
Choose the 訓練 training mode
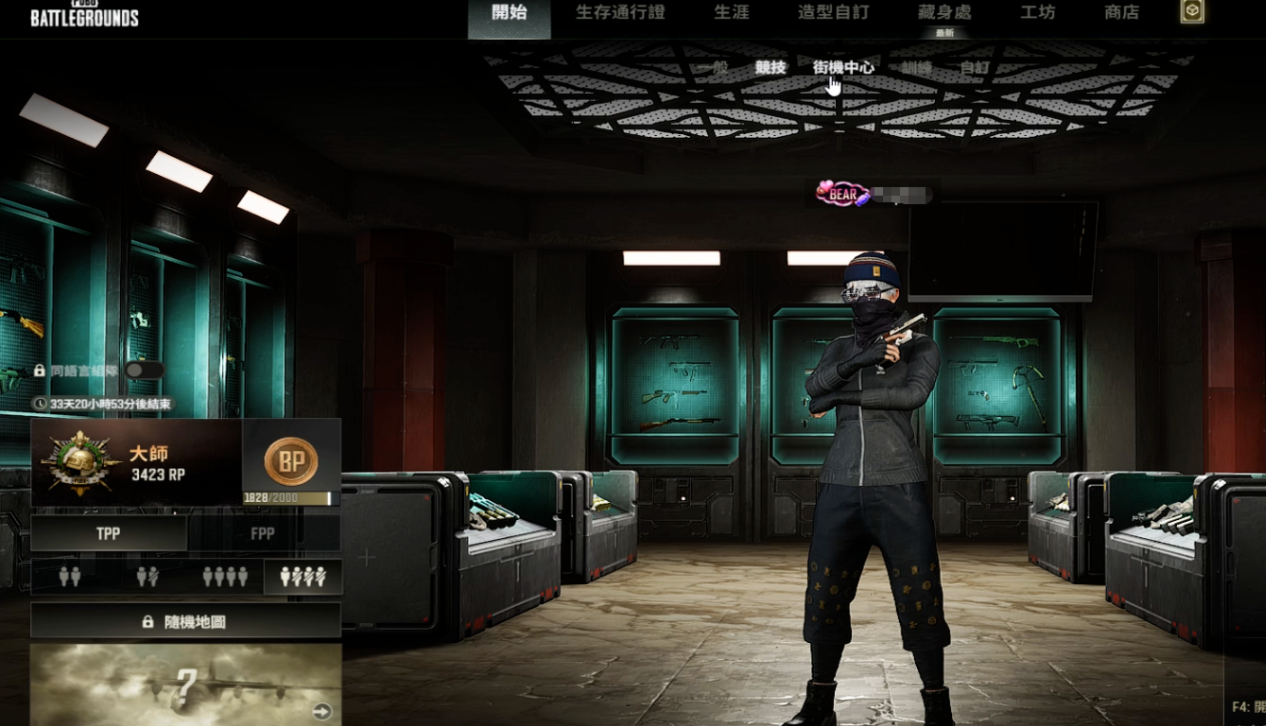(x=916, y=68)
